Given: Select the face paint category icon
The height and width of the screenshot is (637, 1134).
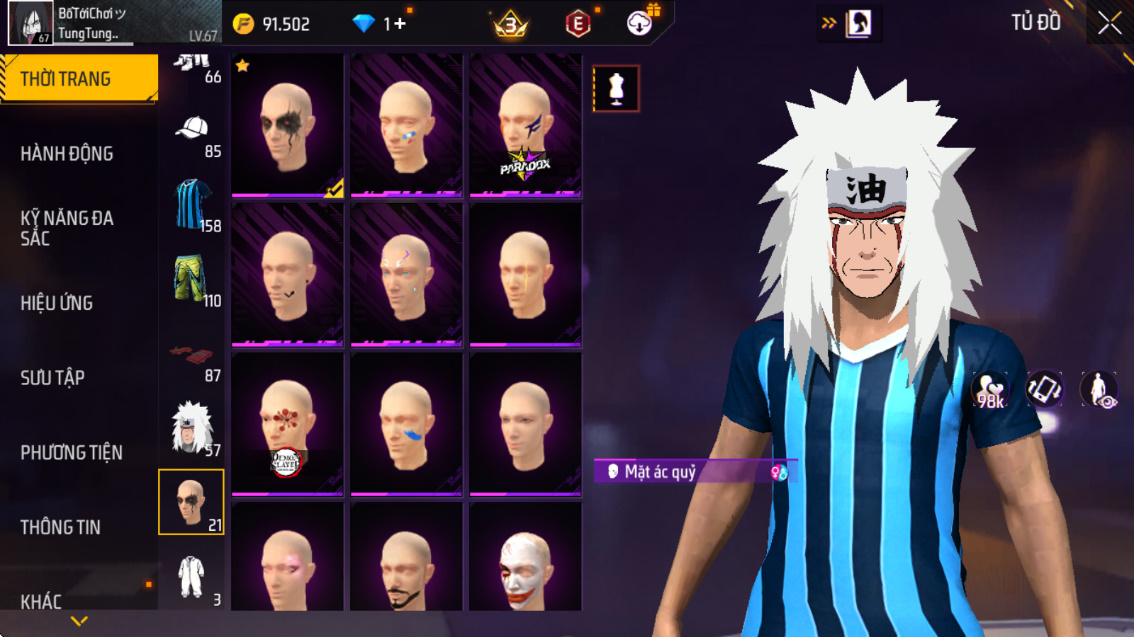Looking at the screenshot, I should pyautogui.click(x=192, y=502).
